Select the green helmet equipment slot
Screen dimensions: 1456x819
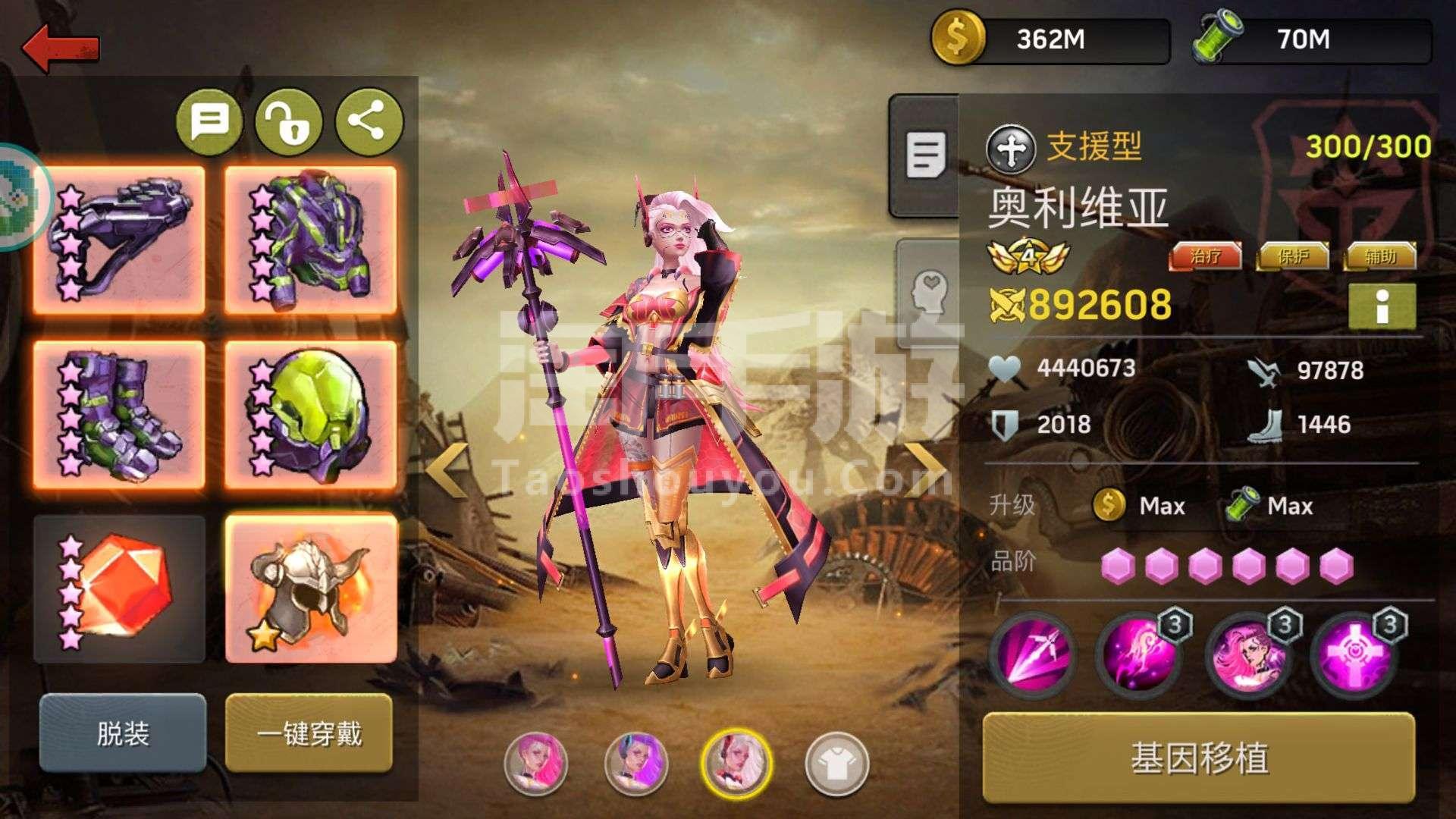[311, 415]
